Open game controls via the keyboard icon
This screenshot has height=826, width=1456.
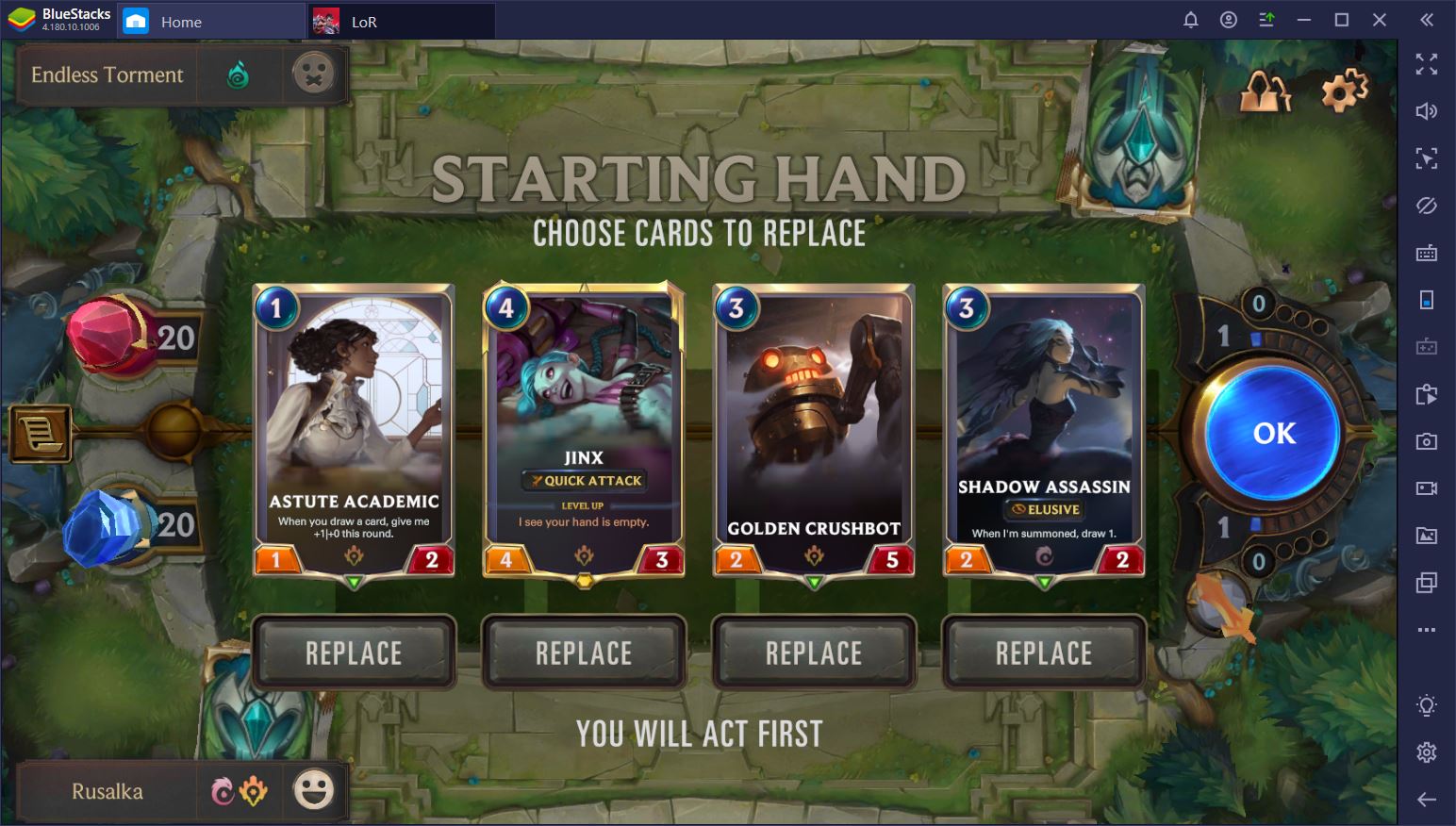1427,253
